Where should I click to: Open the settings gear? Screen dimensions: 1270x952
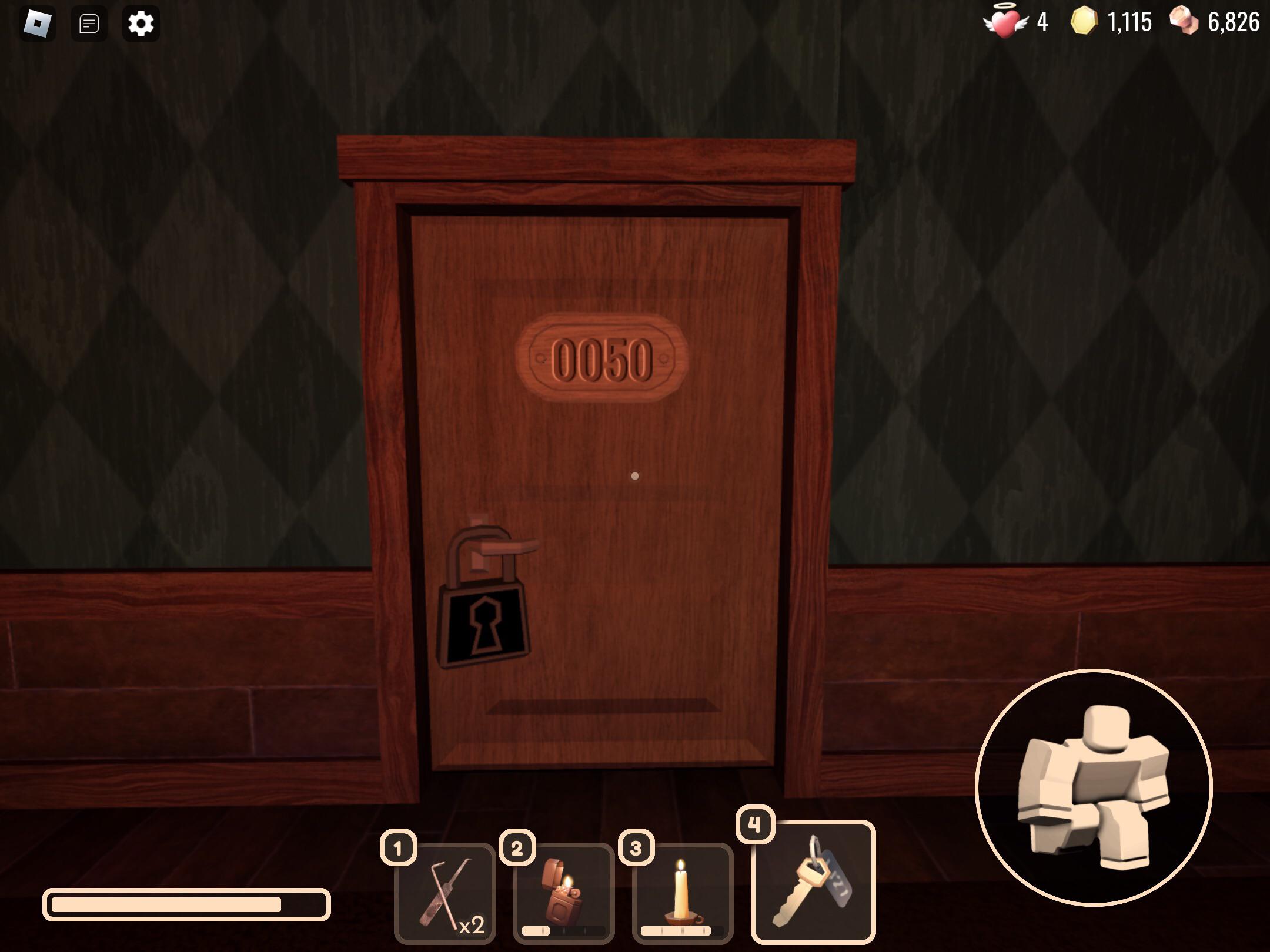pyautogui.click(x=141, y=24)
